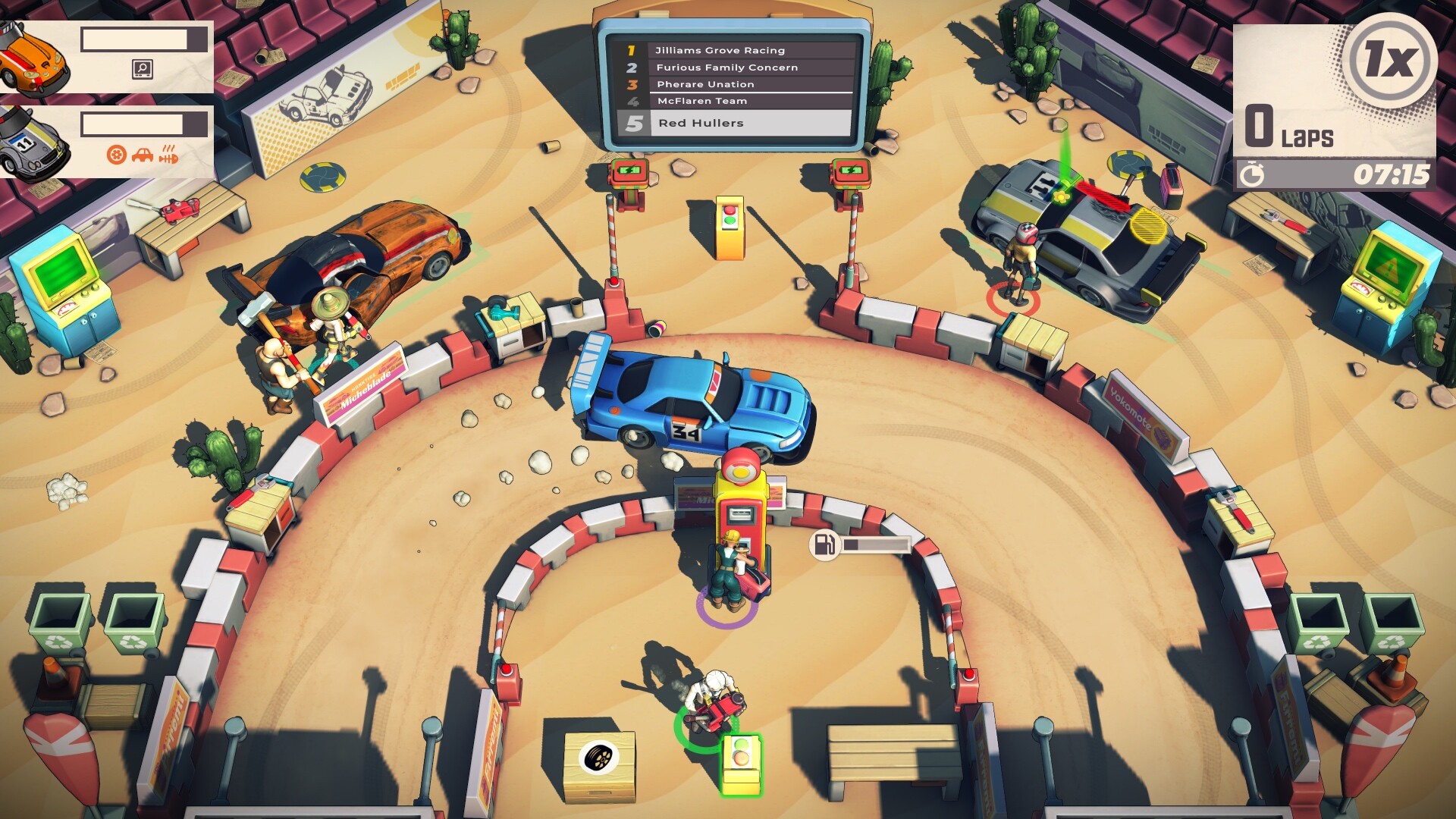Click the dollar sign box on the gate post
The width and height of the screenshot is (1456, 819).
pyautogui.click(x=626, y=173)
